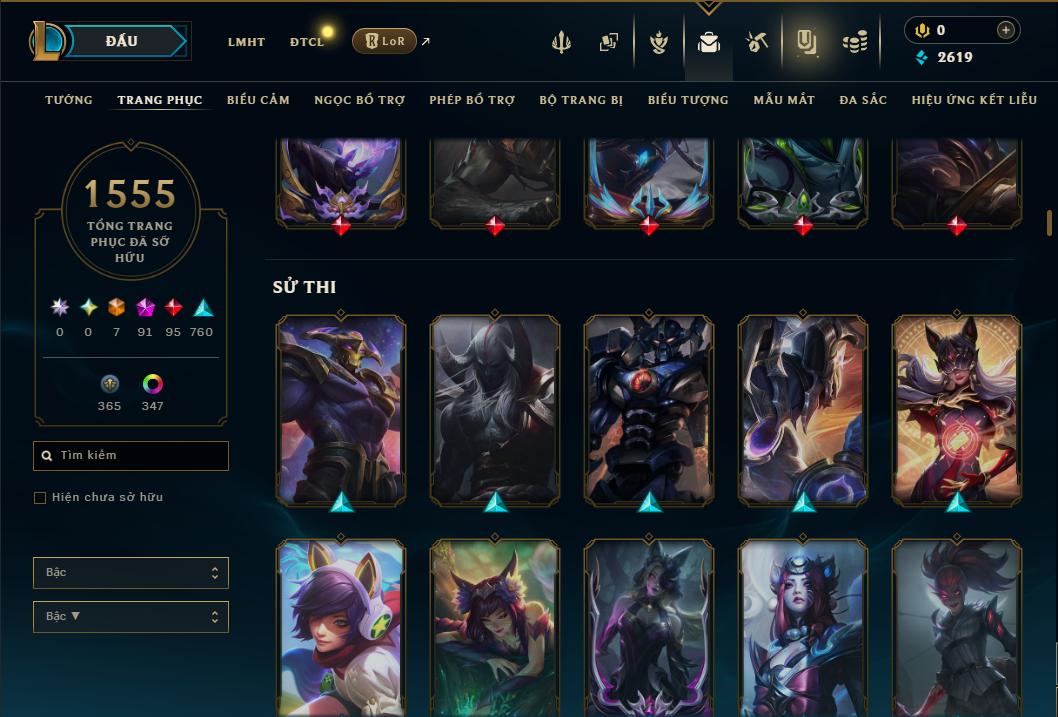
Task: Open the Bậc ▼ sort dropdown
Action: [x=131, y=617]
